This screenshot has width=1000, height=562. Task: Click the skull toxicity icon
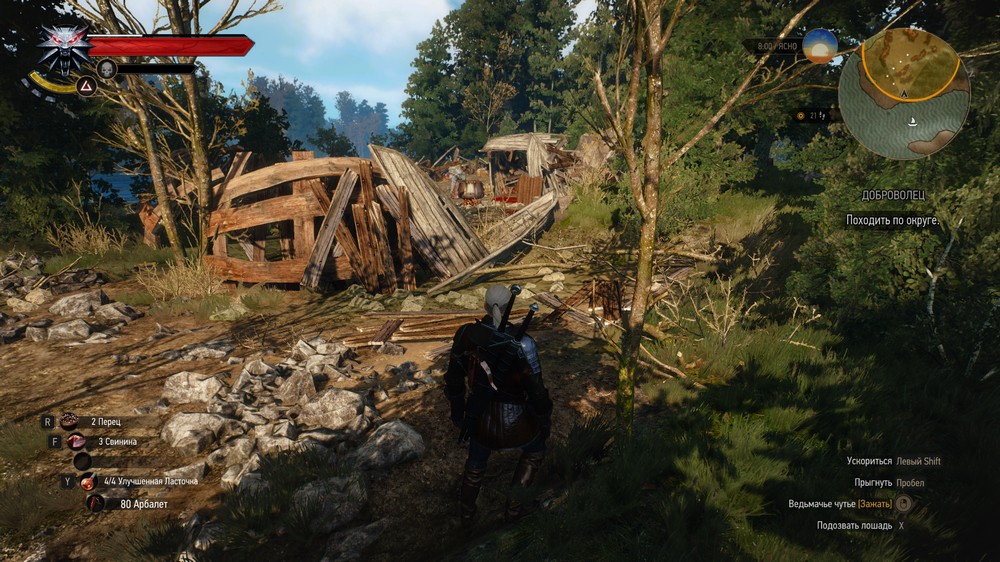(x=107, y=69)
